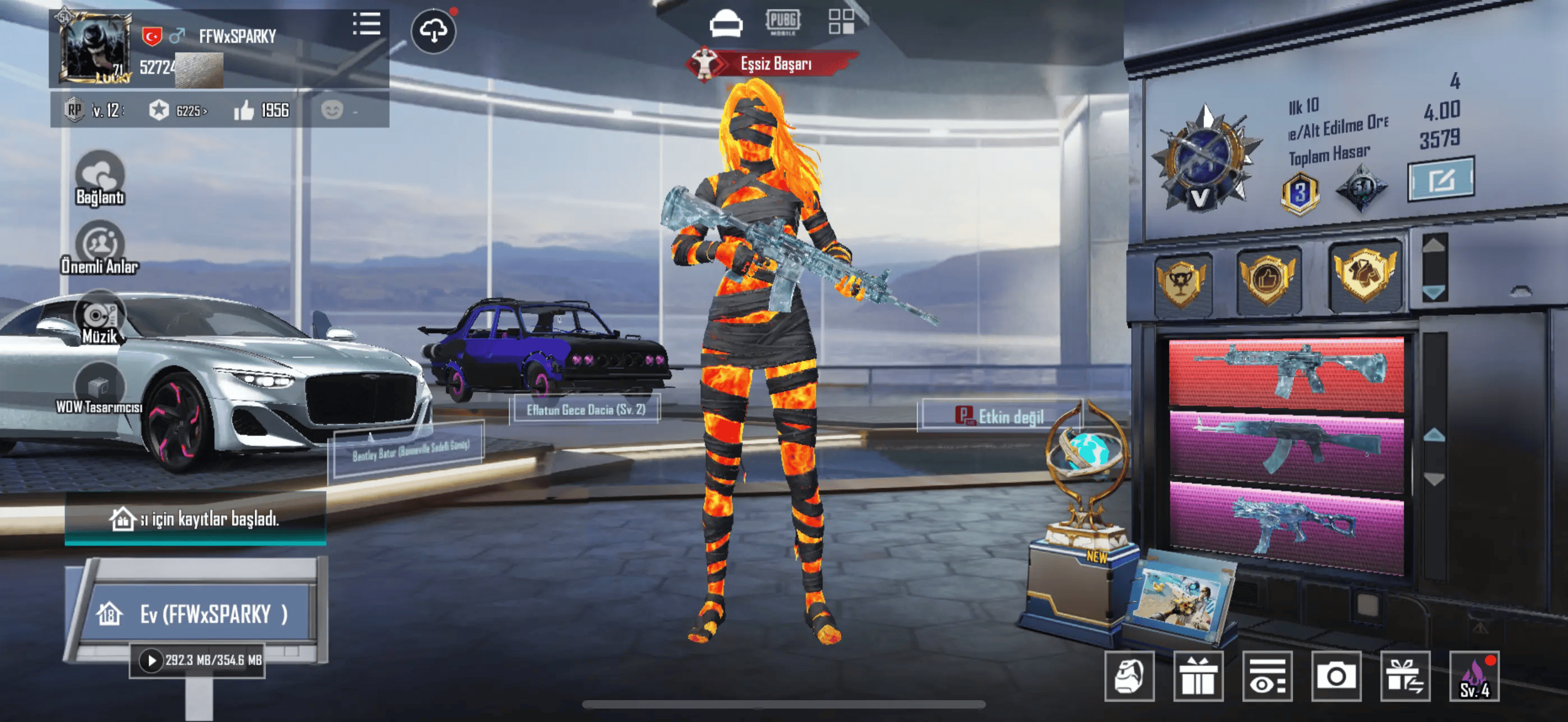
Task: Switch to the helmet tab at top
Action: coord(726,23)
